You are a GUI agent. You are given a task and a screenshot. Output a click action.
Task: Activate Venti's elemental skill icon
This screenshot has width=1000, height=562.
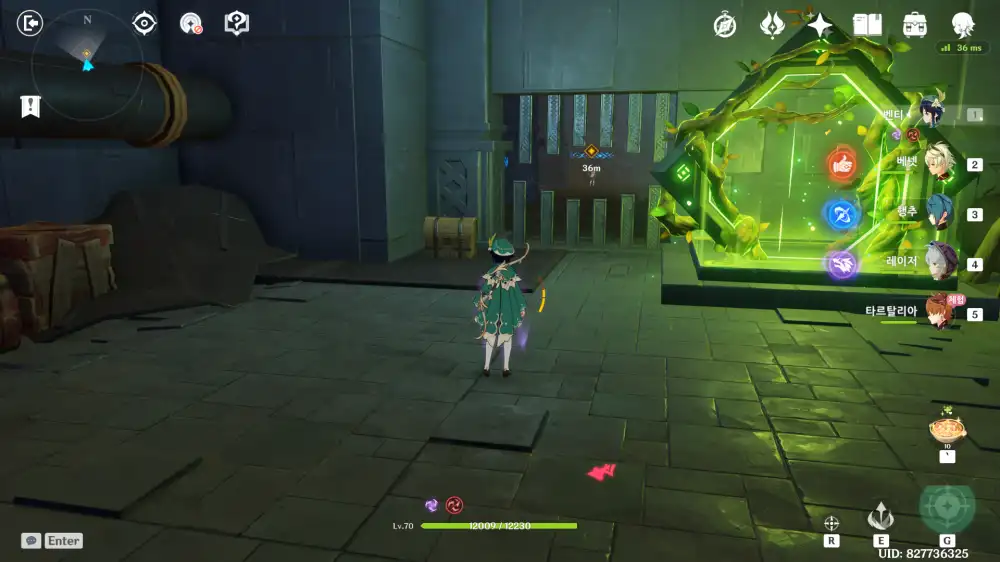[880, 515]
